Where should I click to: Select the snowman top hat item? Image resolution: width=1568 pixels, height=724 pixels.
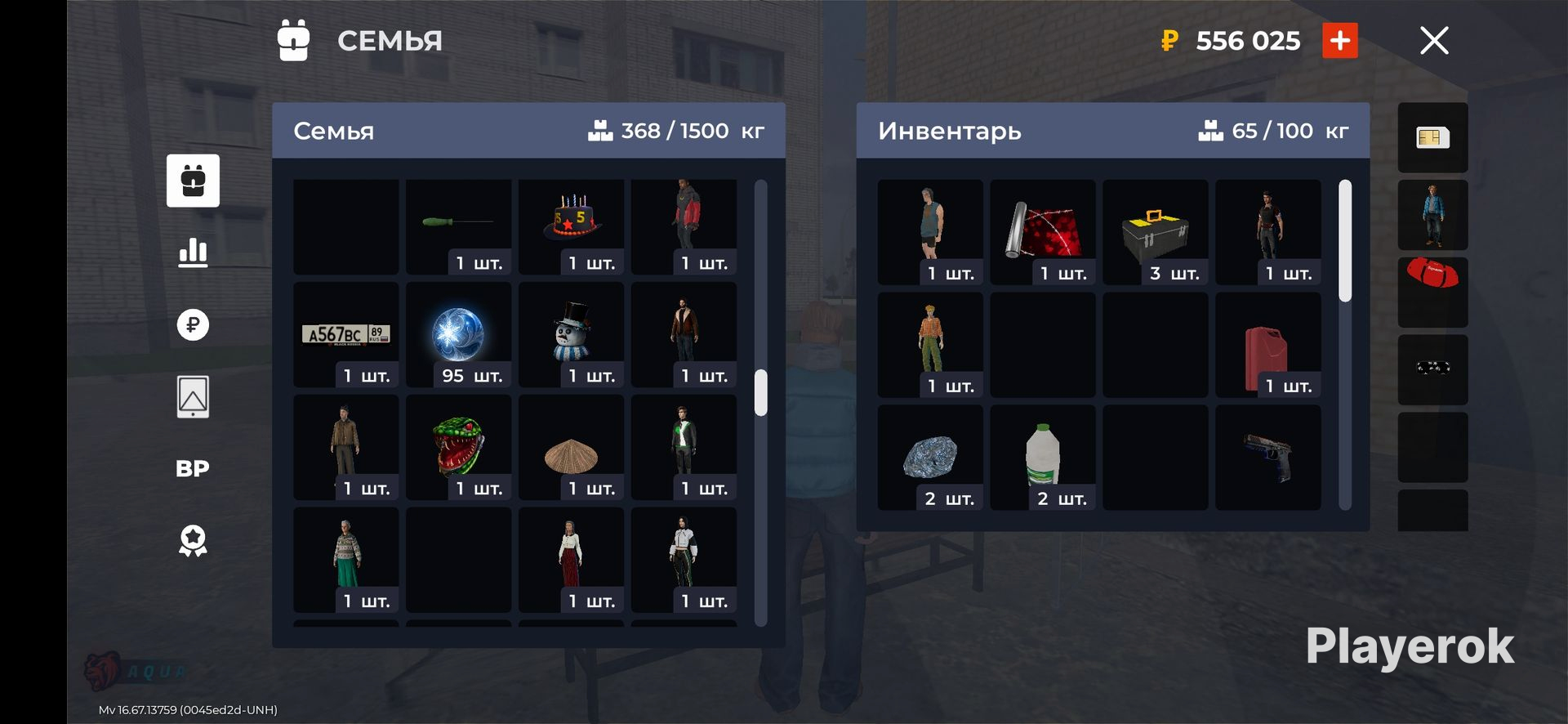(571, 335)
